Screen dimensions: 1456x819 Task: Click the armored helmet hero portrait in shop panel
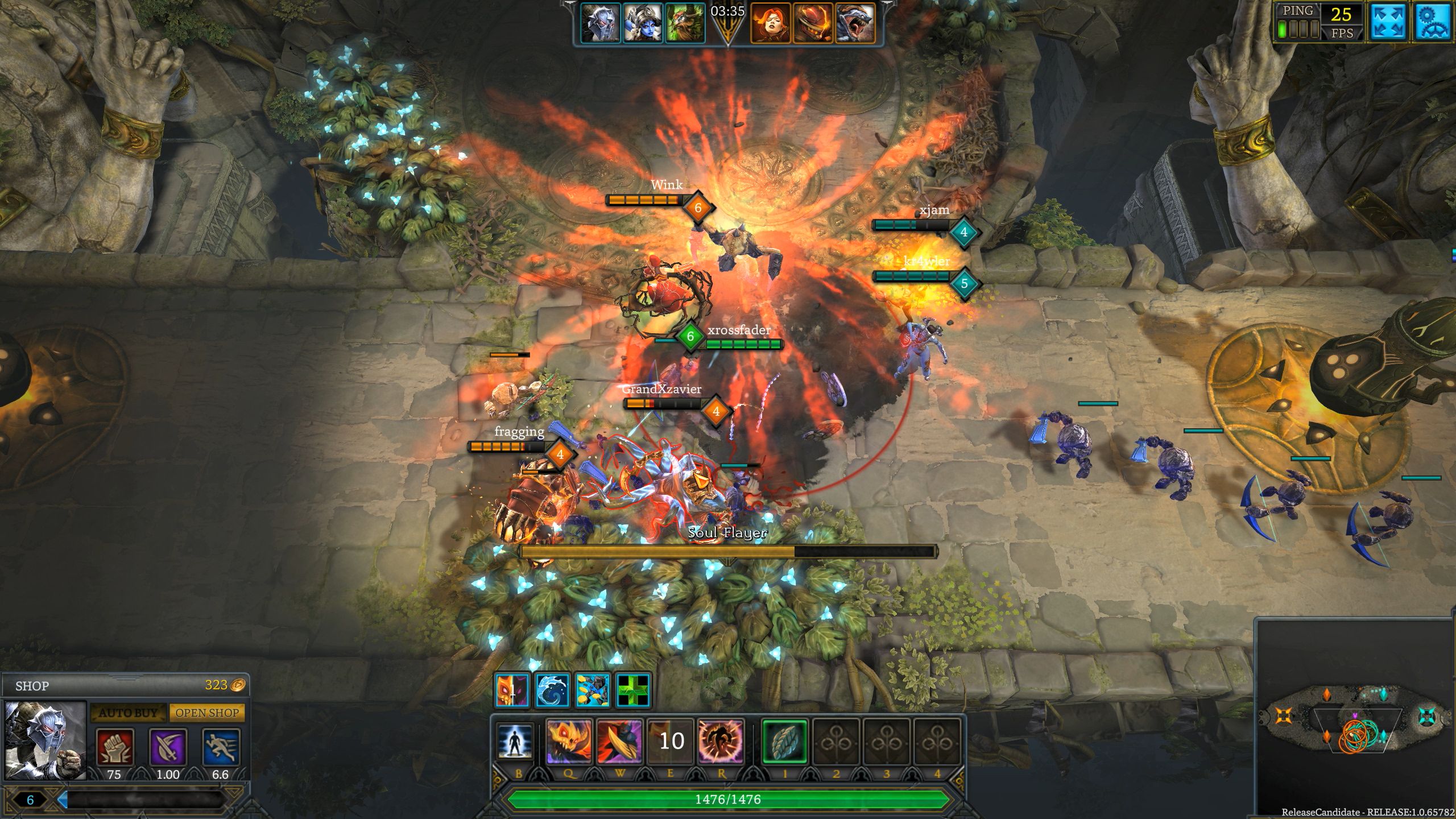[x=45, y=741]
